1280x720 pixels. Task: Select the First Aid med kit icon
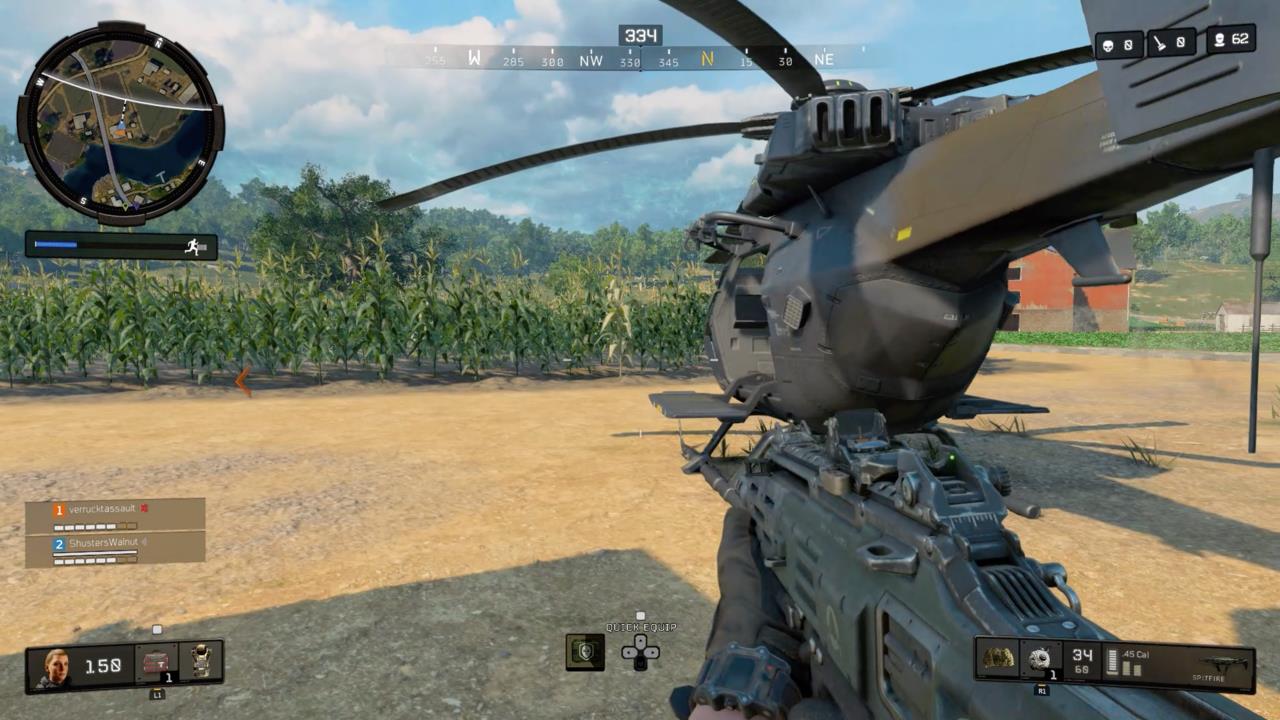tap(156, 663)
